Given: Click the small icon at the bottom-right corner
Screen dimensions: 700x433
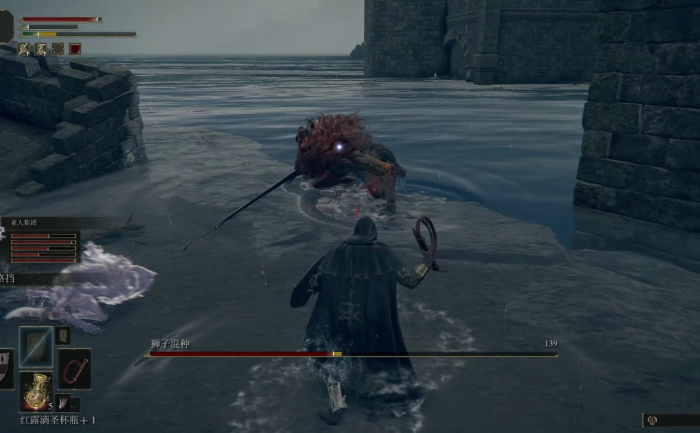Looking at the screenshot, I should (x=653, y=421).
